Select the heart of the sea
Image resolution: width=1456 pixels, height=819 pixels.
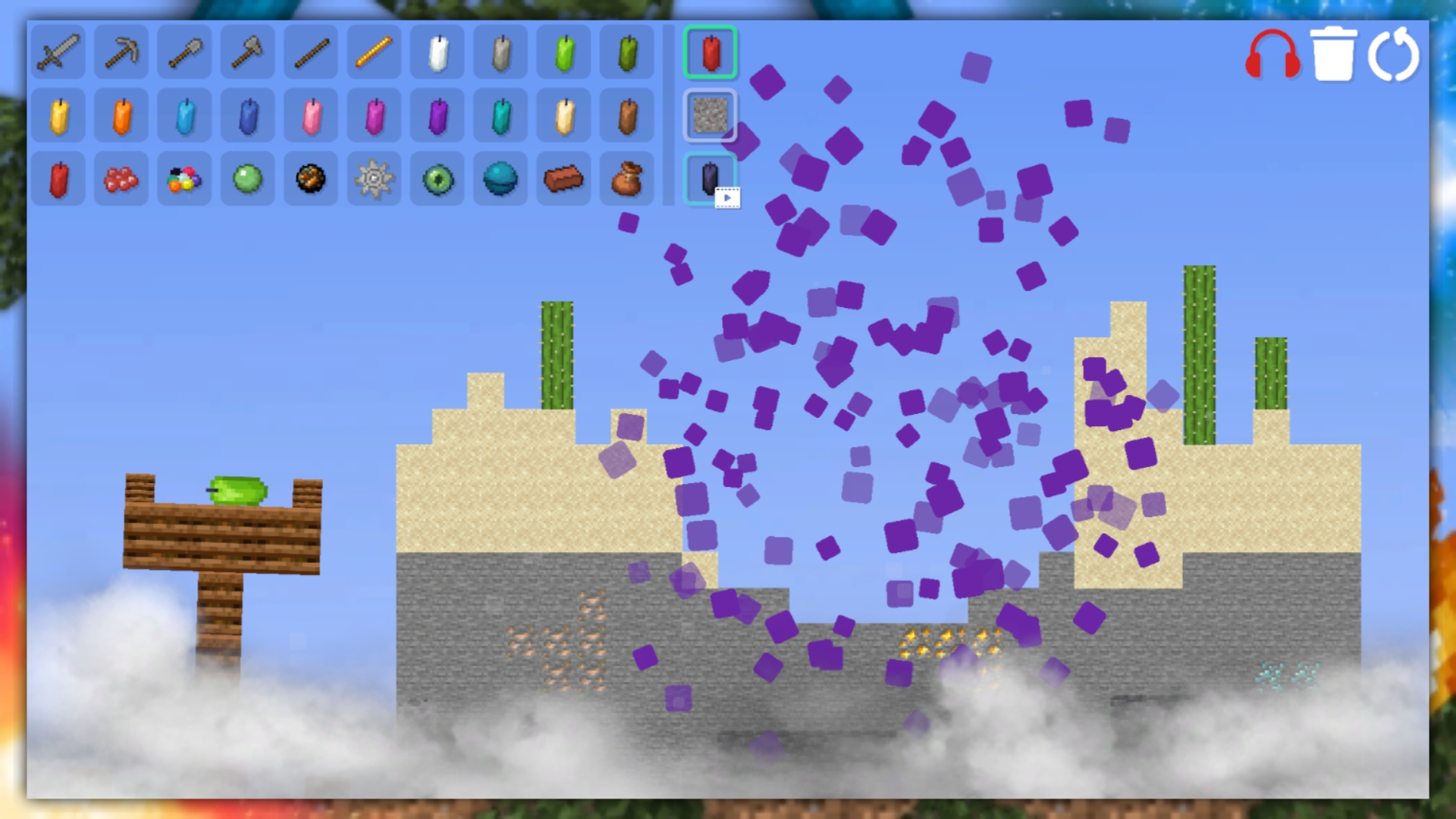pyautogui.click(x=500, y=179)
